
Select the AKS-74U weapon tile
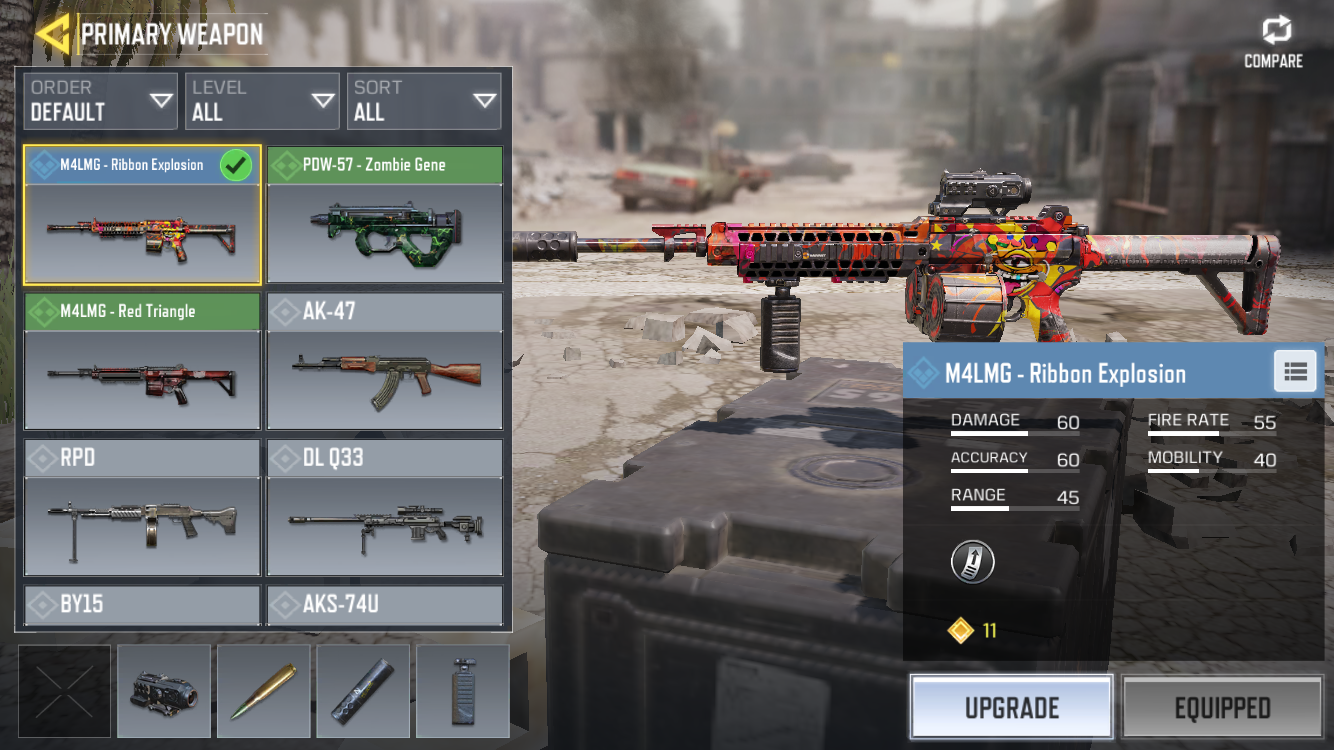[385, 605]
